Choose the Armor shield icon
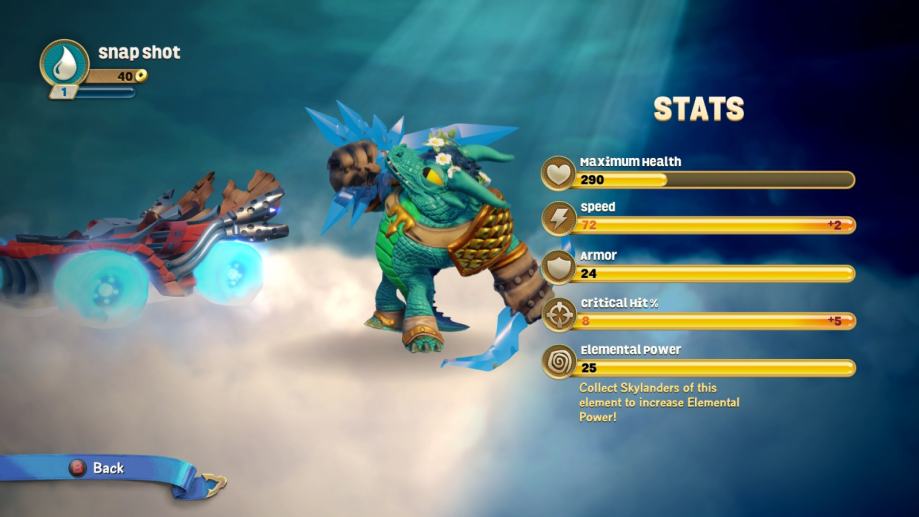919x517 pixels. [x=558, y=267]
